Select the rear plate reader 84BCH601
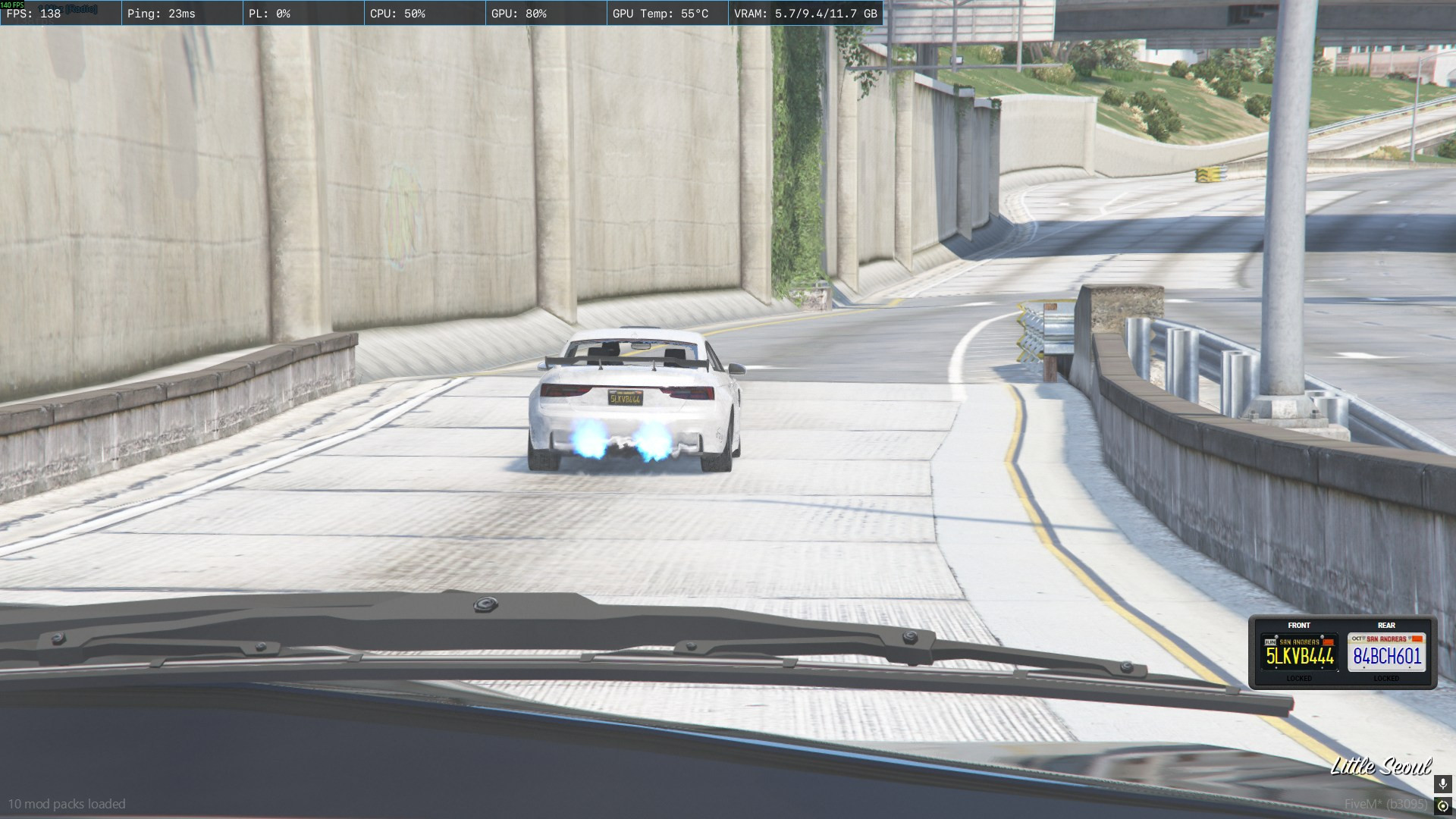The width and height of the screenshot is (1456, 819). pyautogui.click(x=1386, y=653)
